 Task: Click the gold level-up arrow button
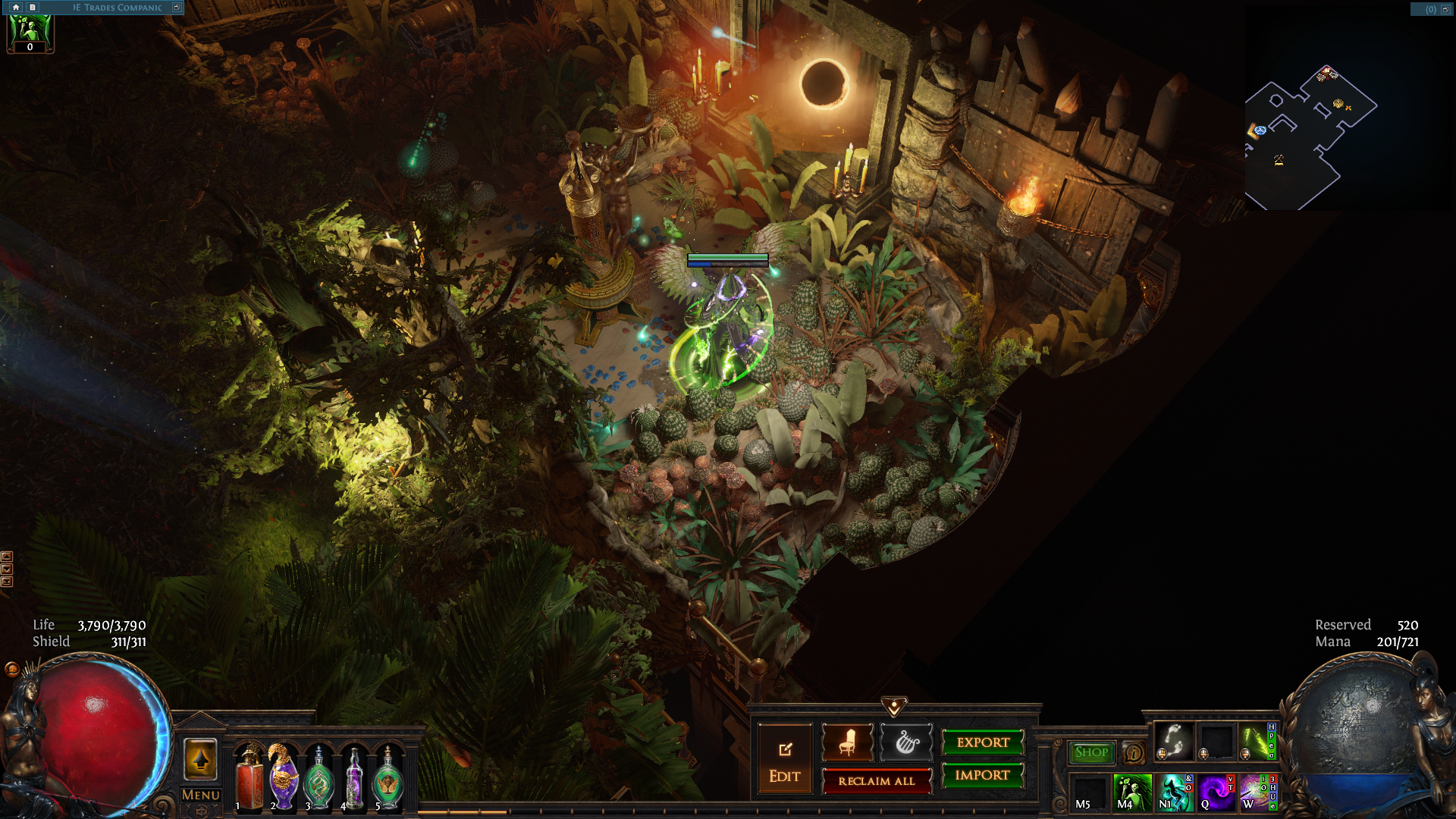click(201, 759)
